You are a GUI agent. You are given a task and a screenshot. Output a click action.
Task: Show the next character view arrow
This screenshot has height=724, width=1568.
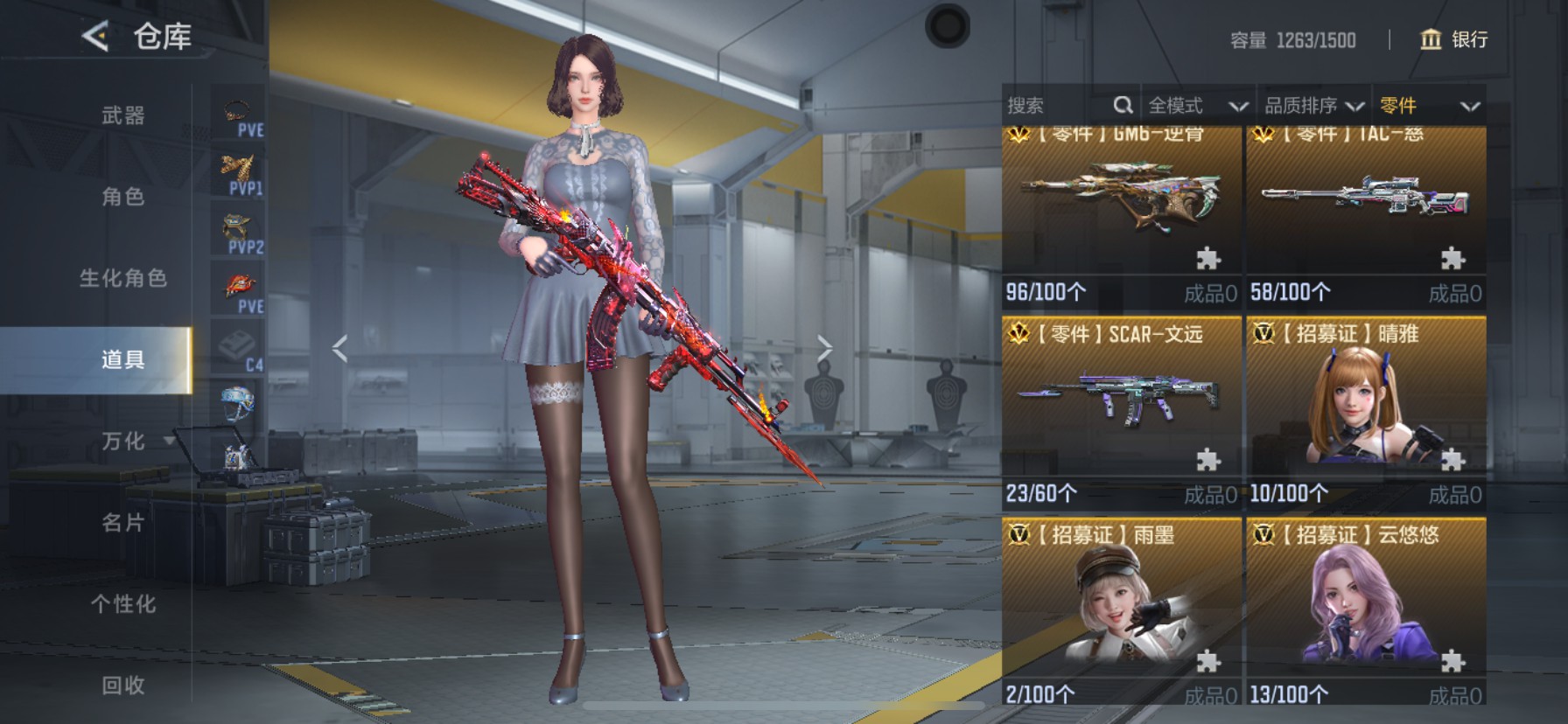pyautogui.click(x=823, y=349)
